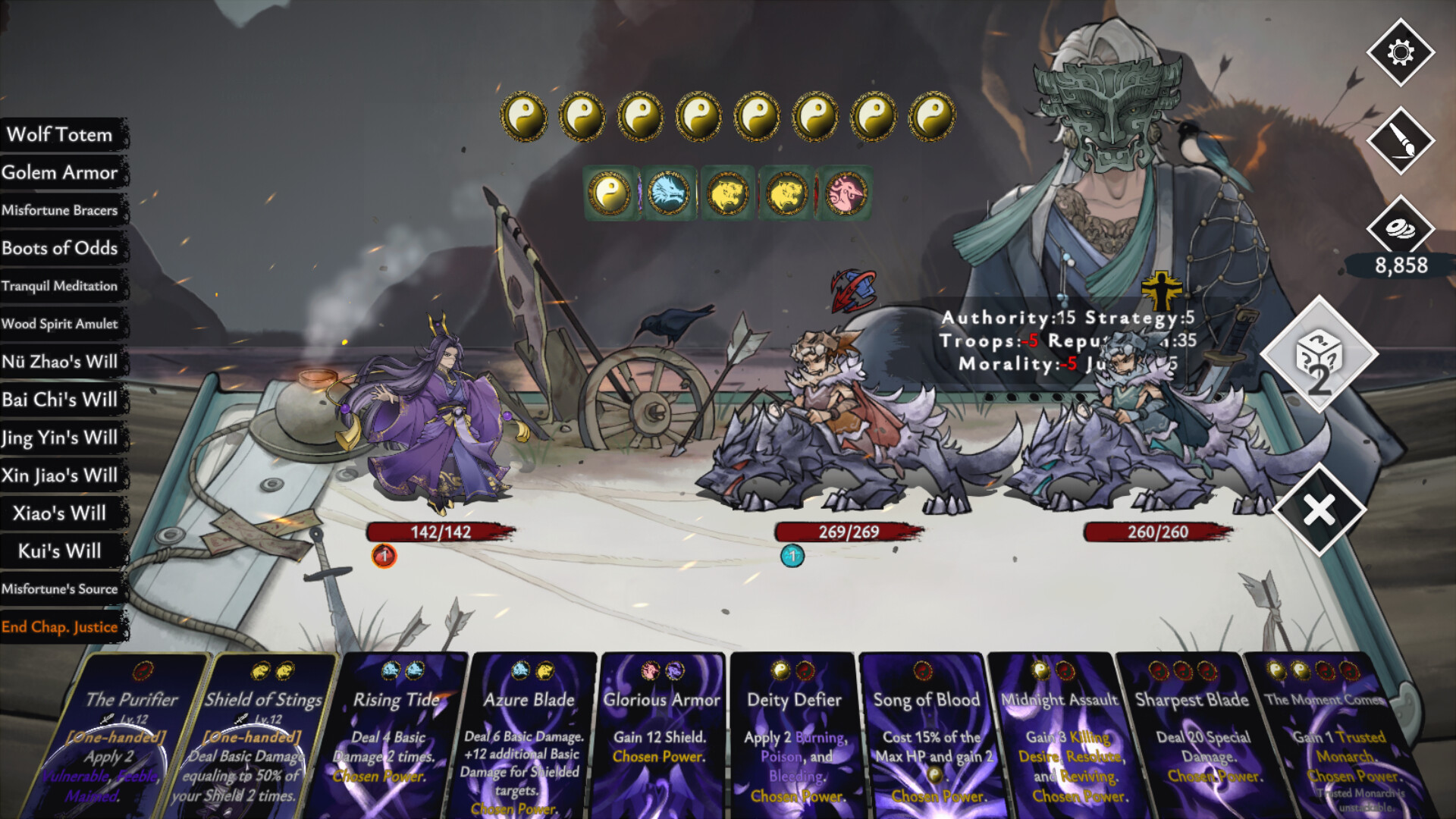Choose Golem Armor from the list
Image resolution: width=1456 pixels, height=819 pixels.
[x=60, y=172]
